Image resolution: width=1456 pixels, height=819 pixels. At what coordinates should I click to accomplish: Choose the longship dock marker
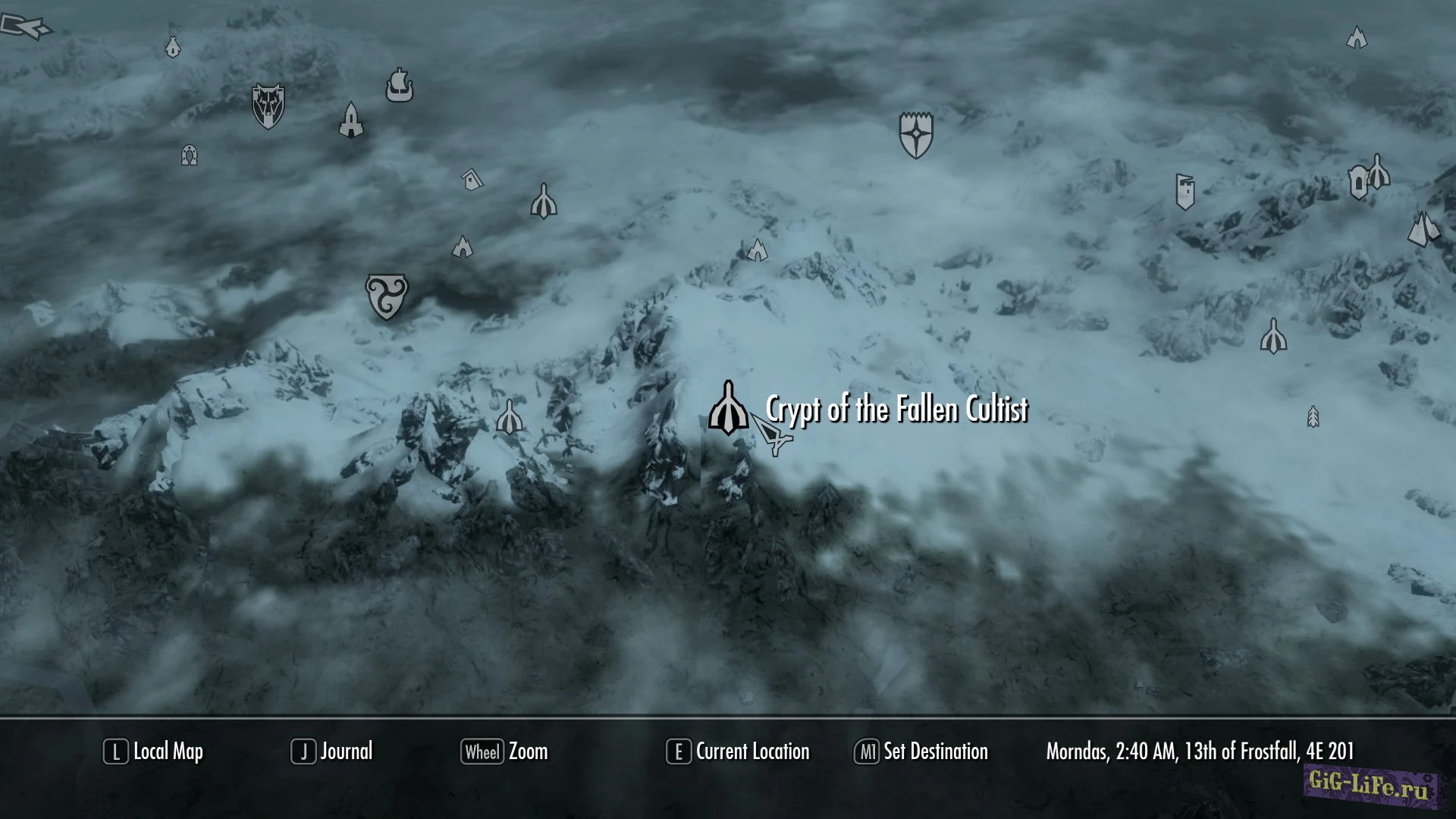tap(399, 85)
